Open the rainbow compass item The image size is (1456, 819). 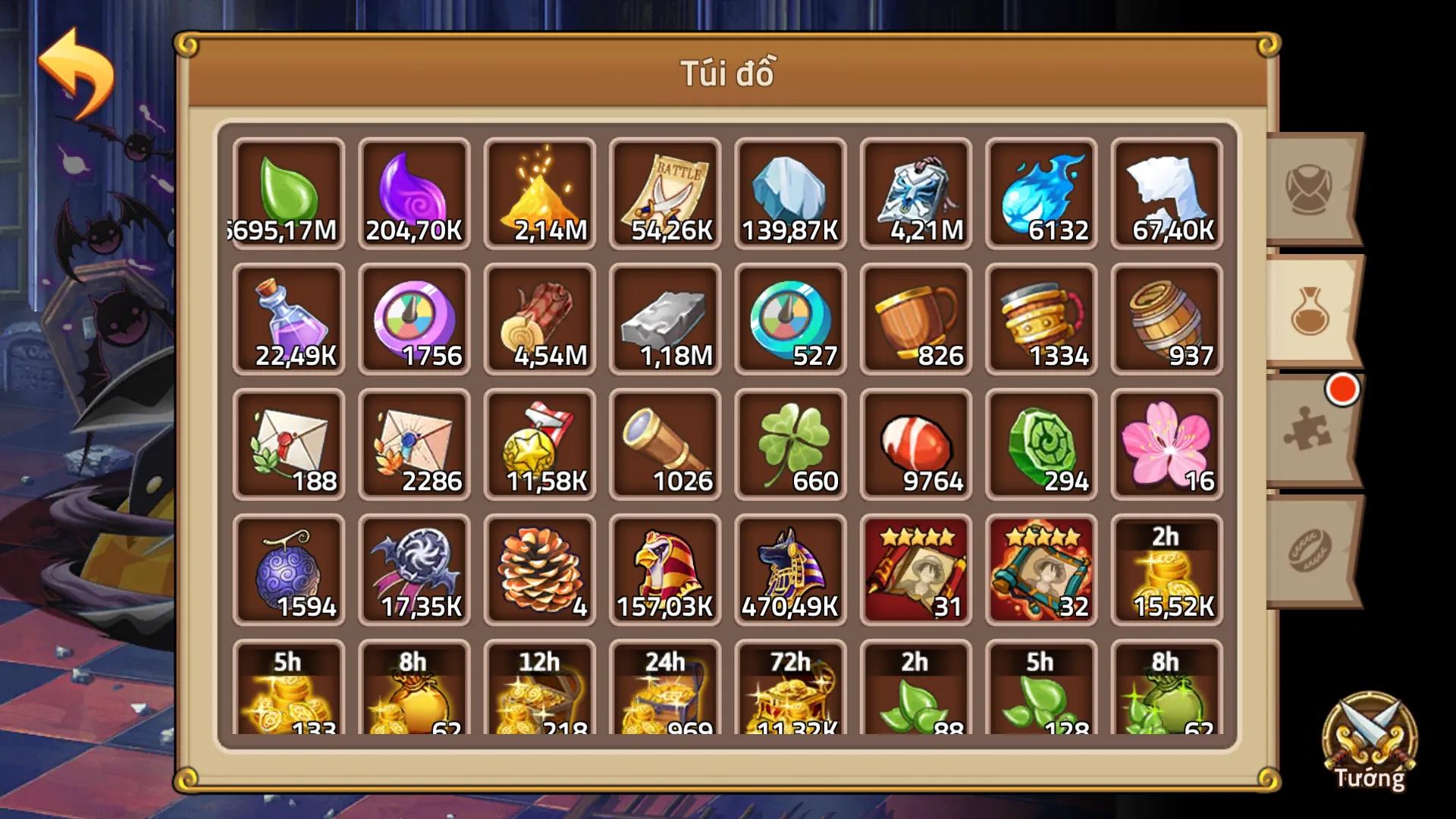(413, 318)
